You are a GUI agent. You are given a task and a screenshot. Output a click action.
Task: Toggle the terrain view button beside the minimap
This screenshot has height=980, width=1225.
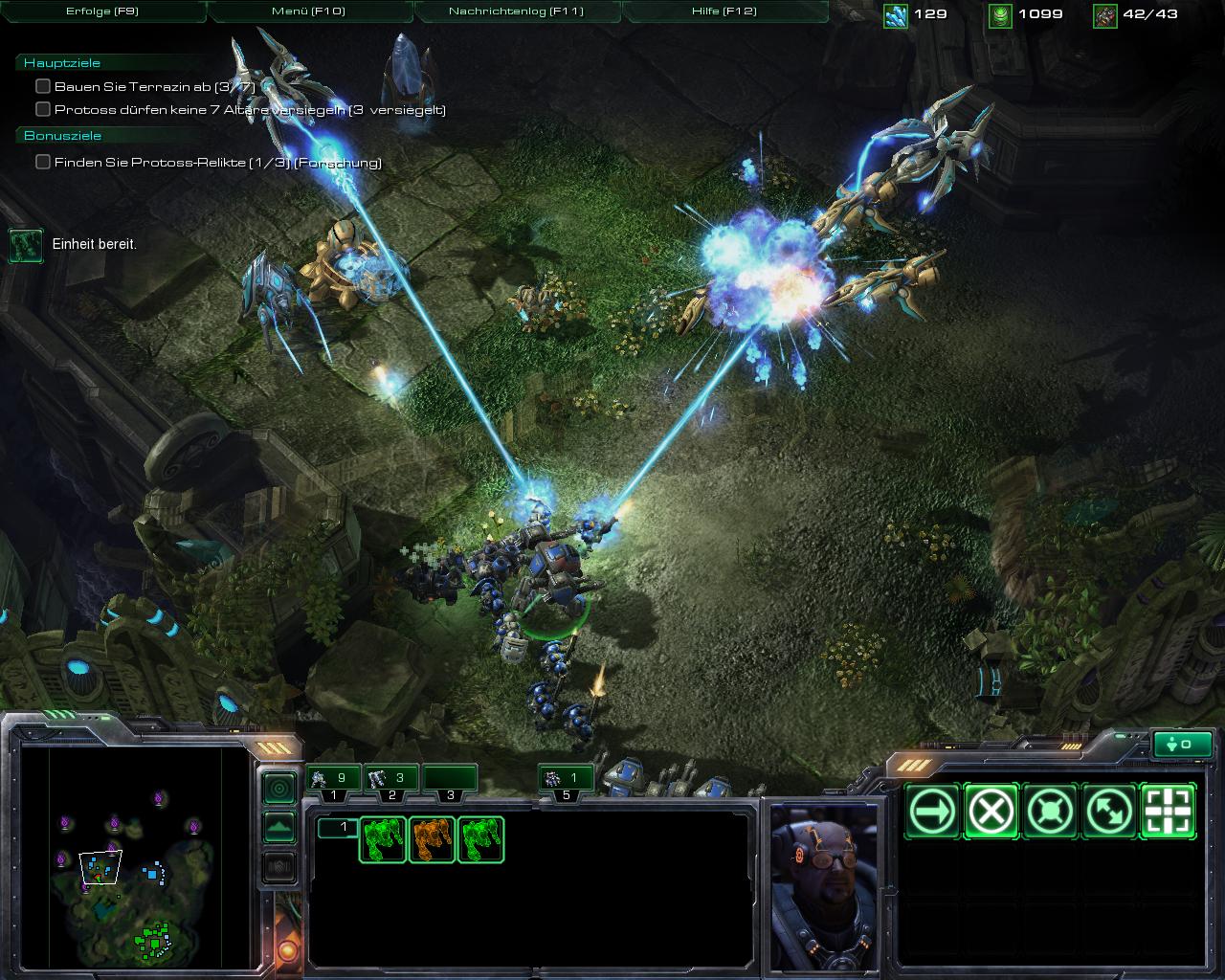point(278,827)
